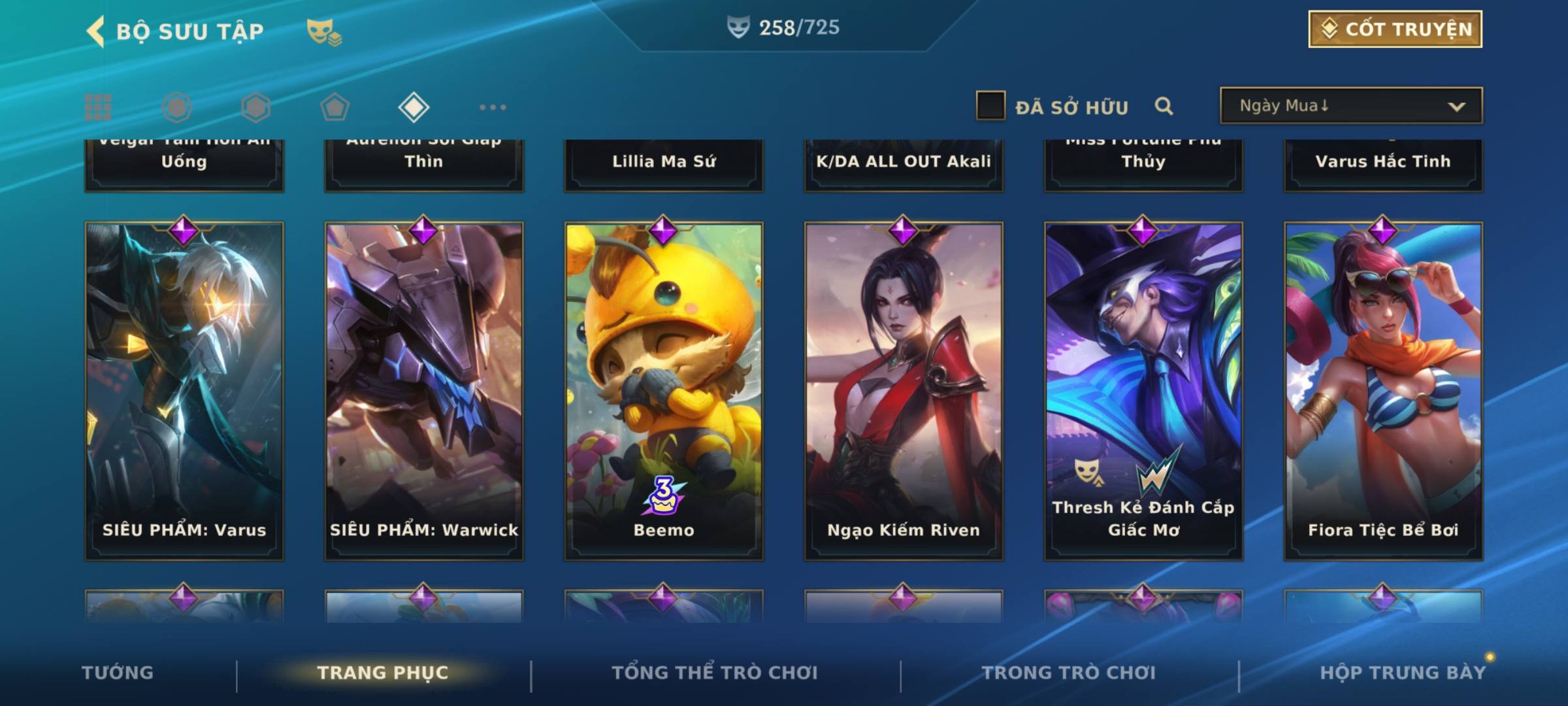Choose the diamond rarity filter

point(414,107)
